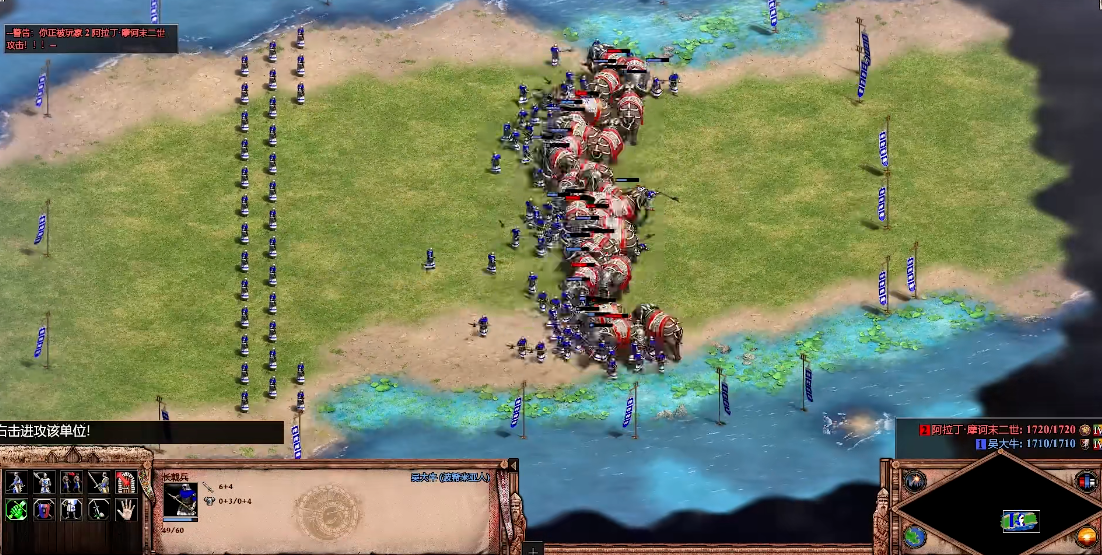Toggle the green globe minimap mode button
The width and height of the screenshot is (1102, 555).
915,536
